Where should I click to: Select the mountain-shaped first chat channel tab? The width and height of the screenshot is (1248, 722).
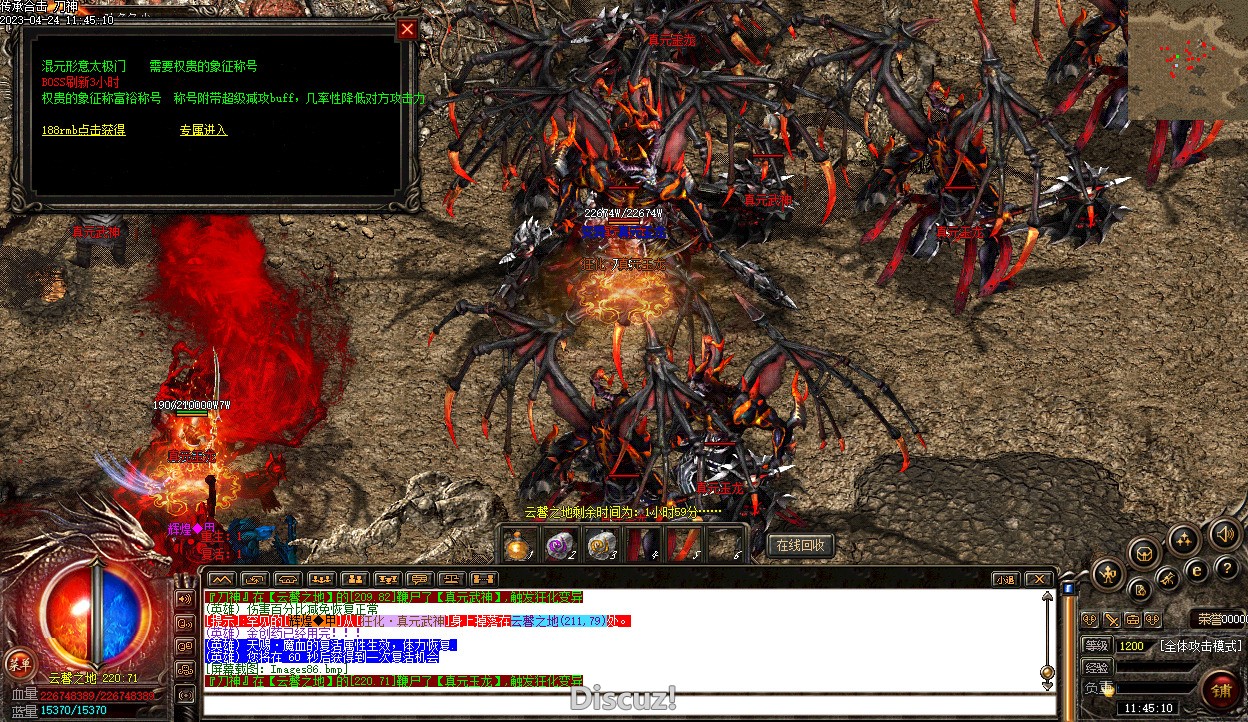[221, 579]
